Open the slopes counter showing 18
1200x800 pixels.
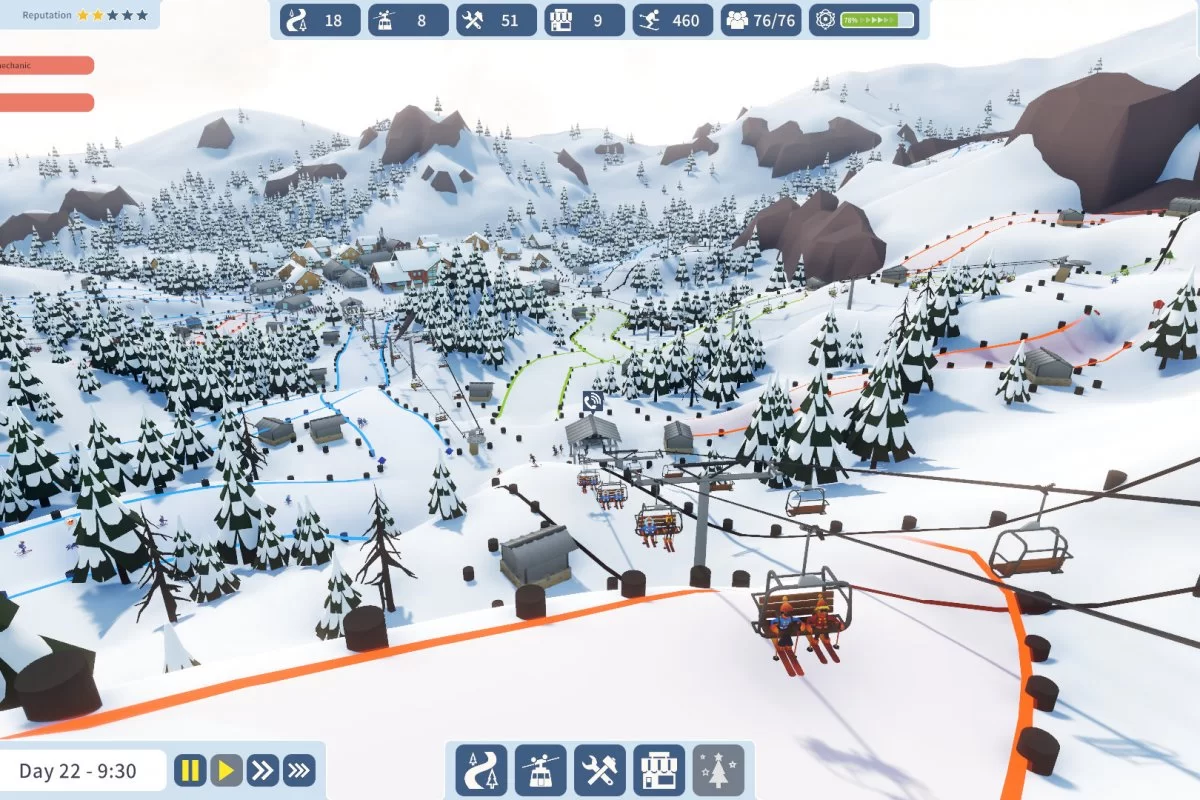[x=321, y=20]
